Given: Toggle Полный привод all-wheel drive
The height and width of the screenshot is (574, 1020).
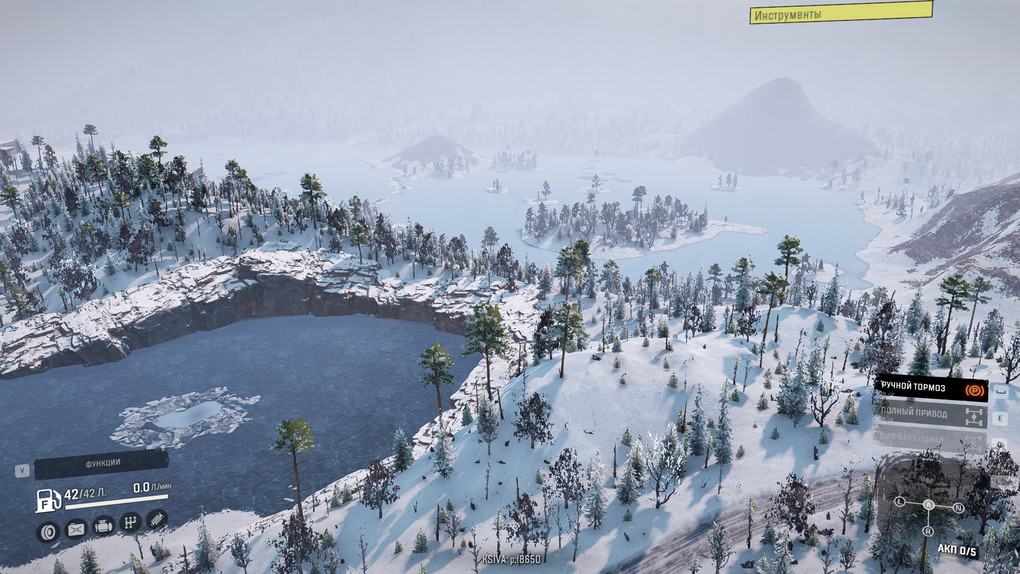Looking at the screenshot, I should click(x=931, y=411).
